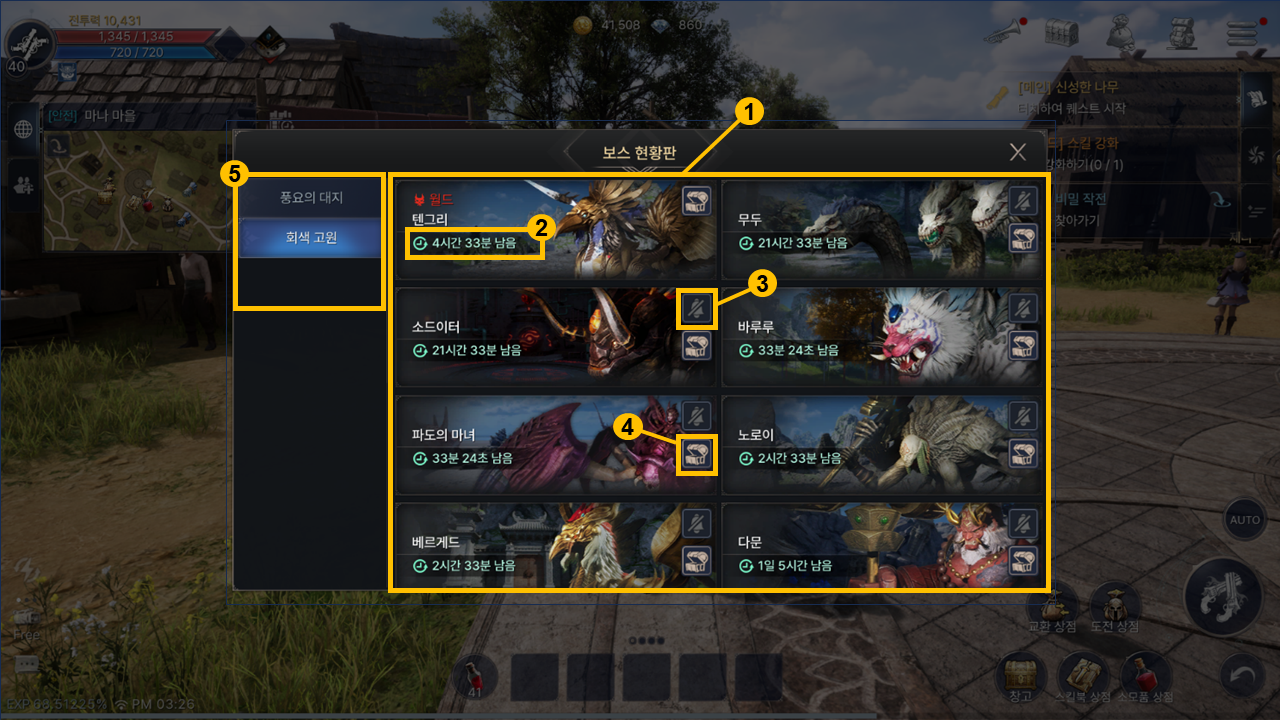This screenshot has width=1280, height=720.
Task: Use the red health potion slot
Action: click(475, 676)
